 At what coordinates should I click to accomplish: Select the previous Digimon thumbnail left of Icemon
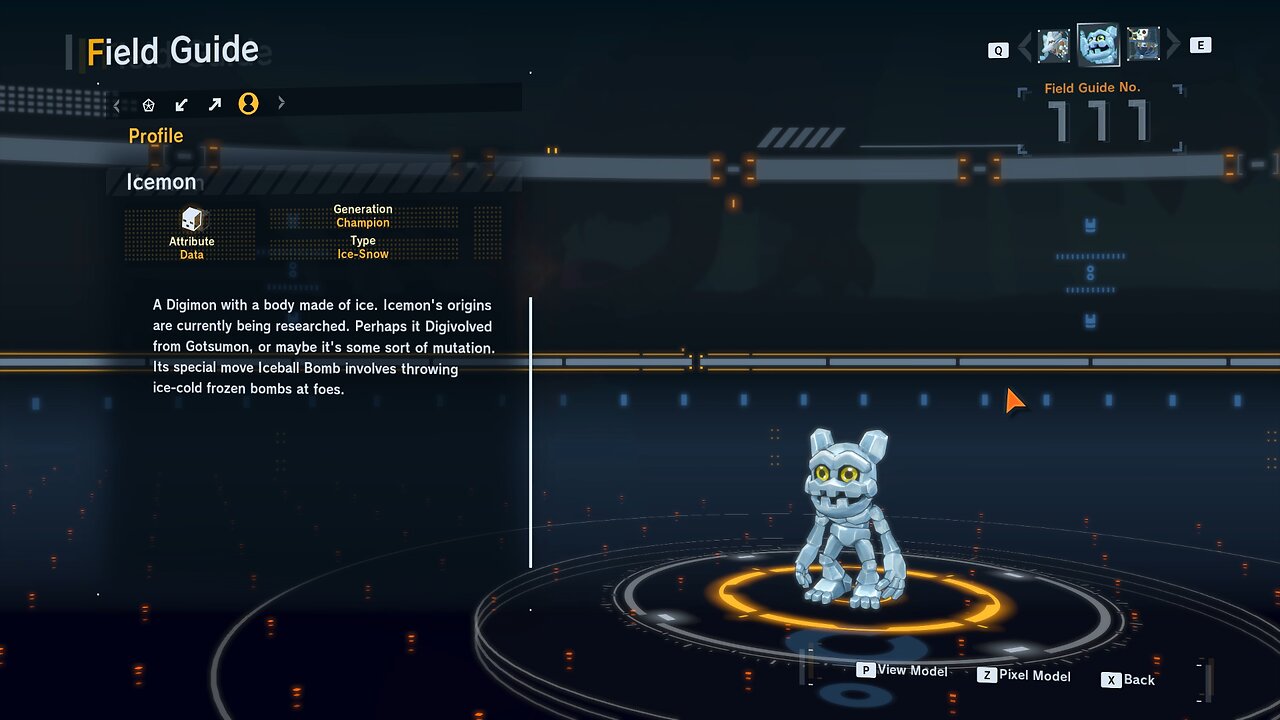(1054, 45)
